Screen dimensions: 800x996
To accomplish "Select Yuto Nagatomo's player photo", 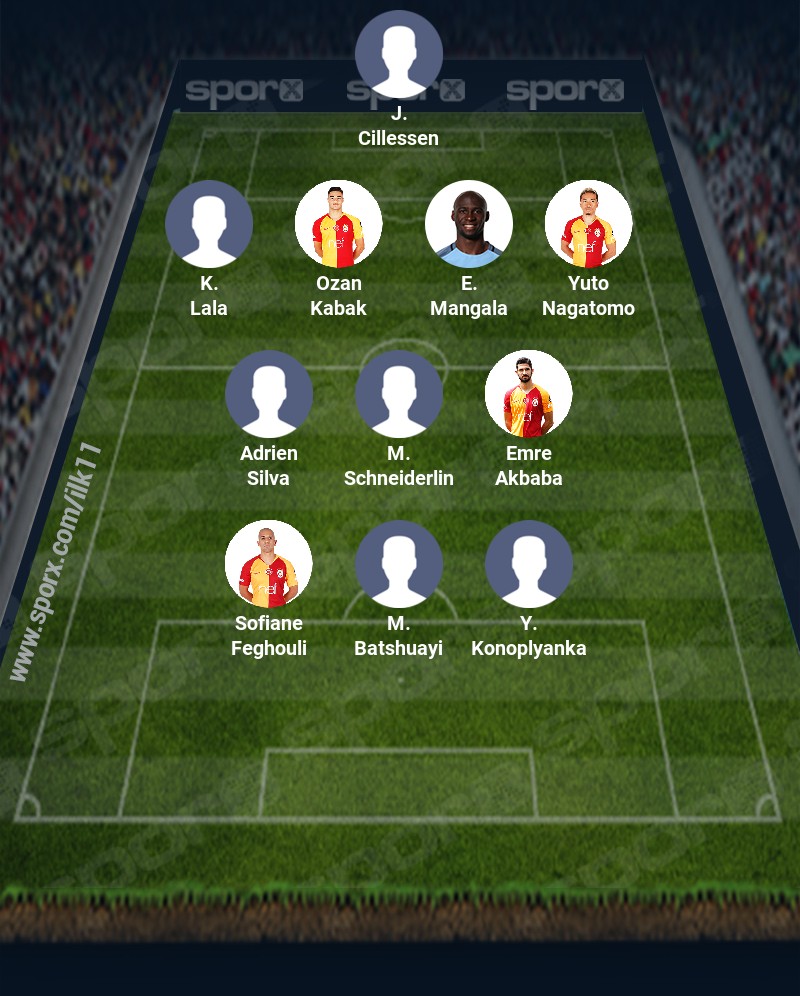I will [588, 224].
